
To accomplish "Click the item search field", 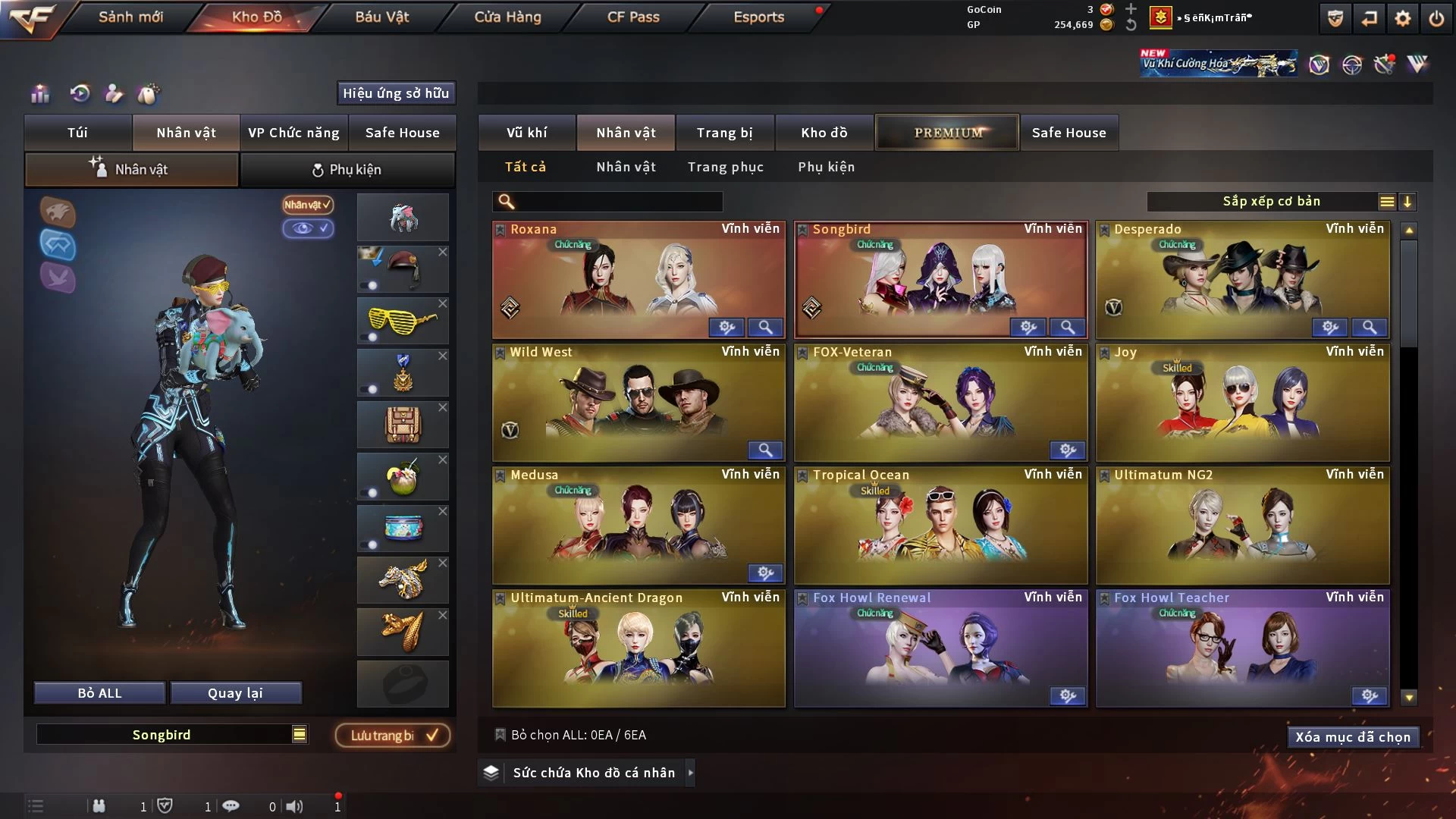I will point(618,201).
